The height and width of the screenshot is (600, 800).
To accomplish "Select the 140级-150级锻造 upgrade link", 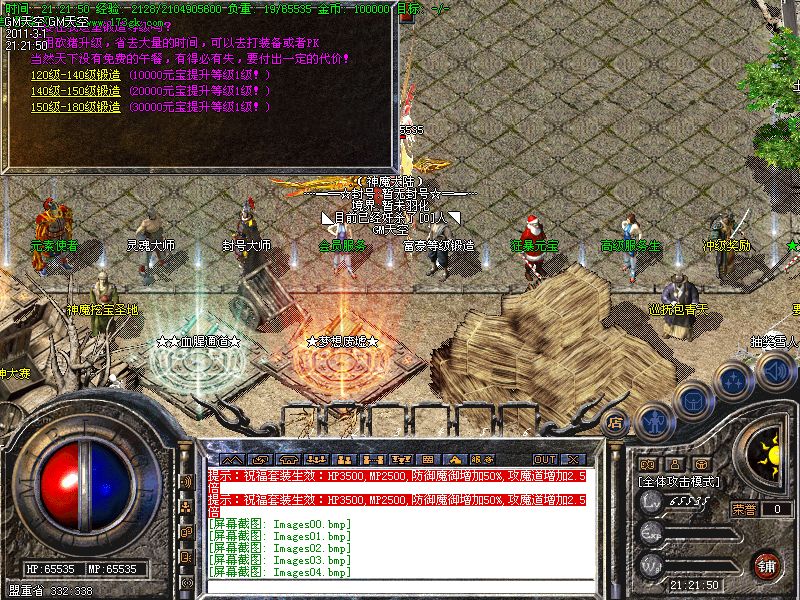I will point(76,91).
